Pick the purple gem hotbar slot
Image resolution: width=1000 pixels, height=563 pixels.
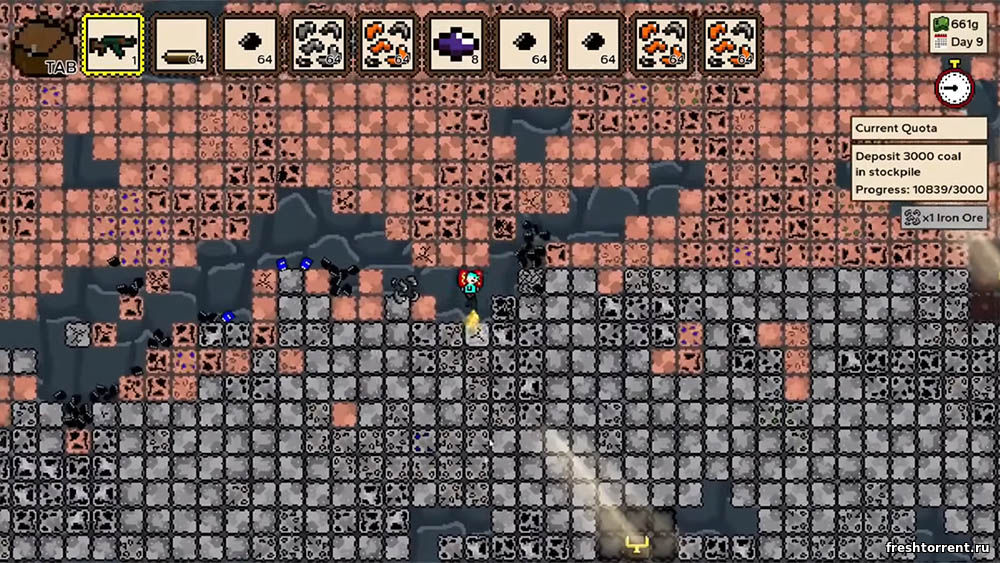click(456, 44)
